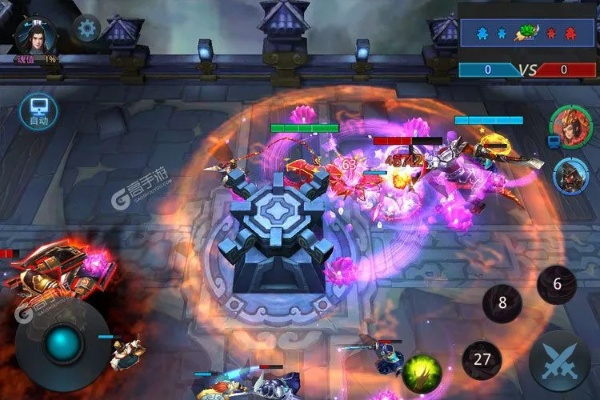Tap the crossed swords attack button
The width and height of the screenshot is (600, 400).
click(x=558, y=360)
